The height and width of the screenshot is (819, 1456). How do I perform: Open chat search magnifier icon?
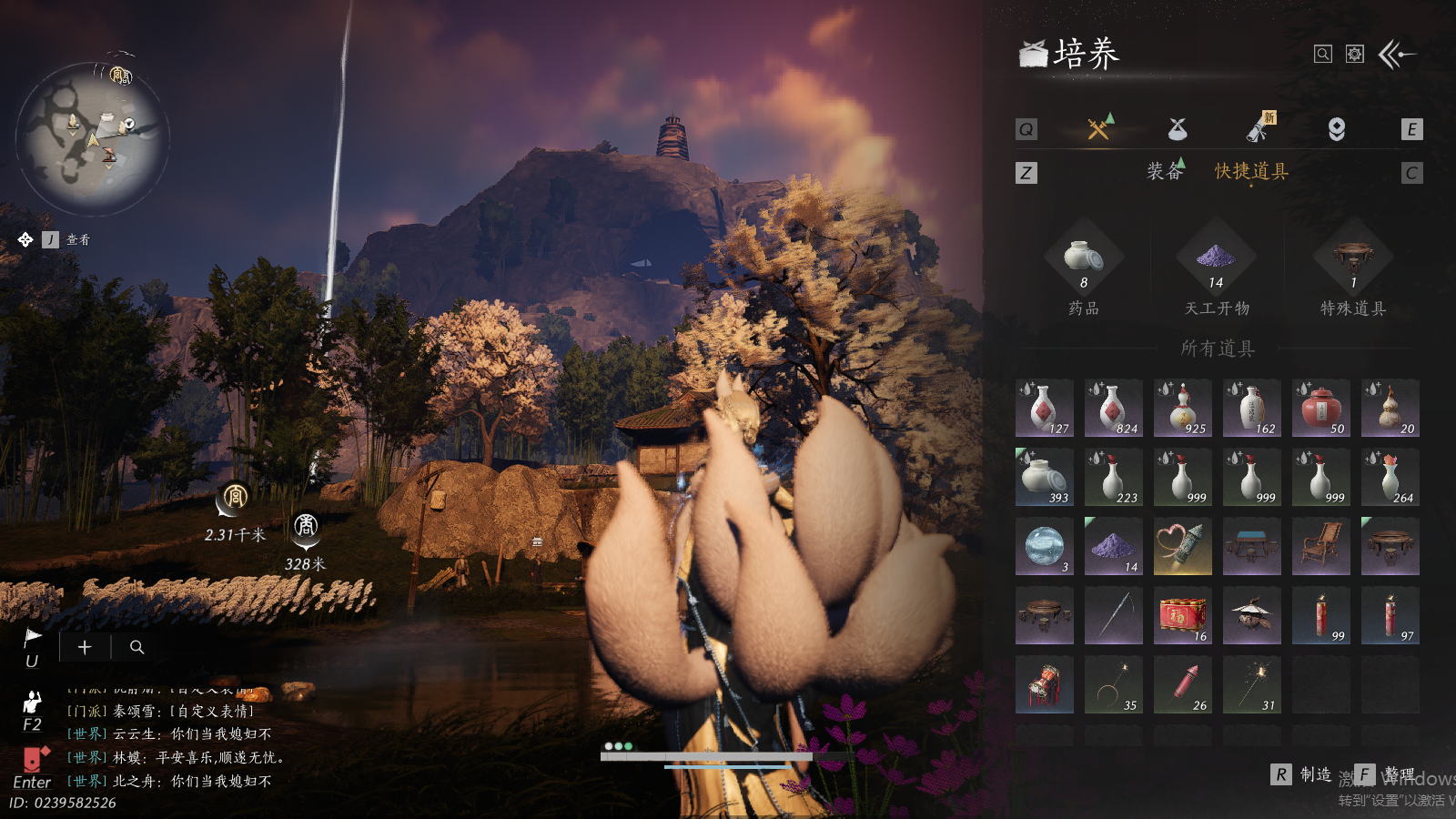pos(137,647)
